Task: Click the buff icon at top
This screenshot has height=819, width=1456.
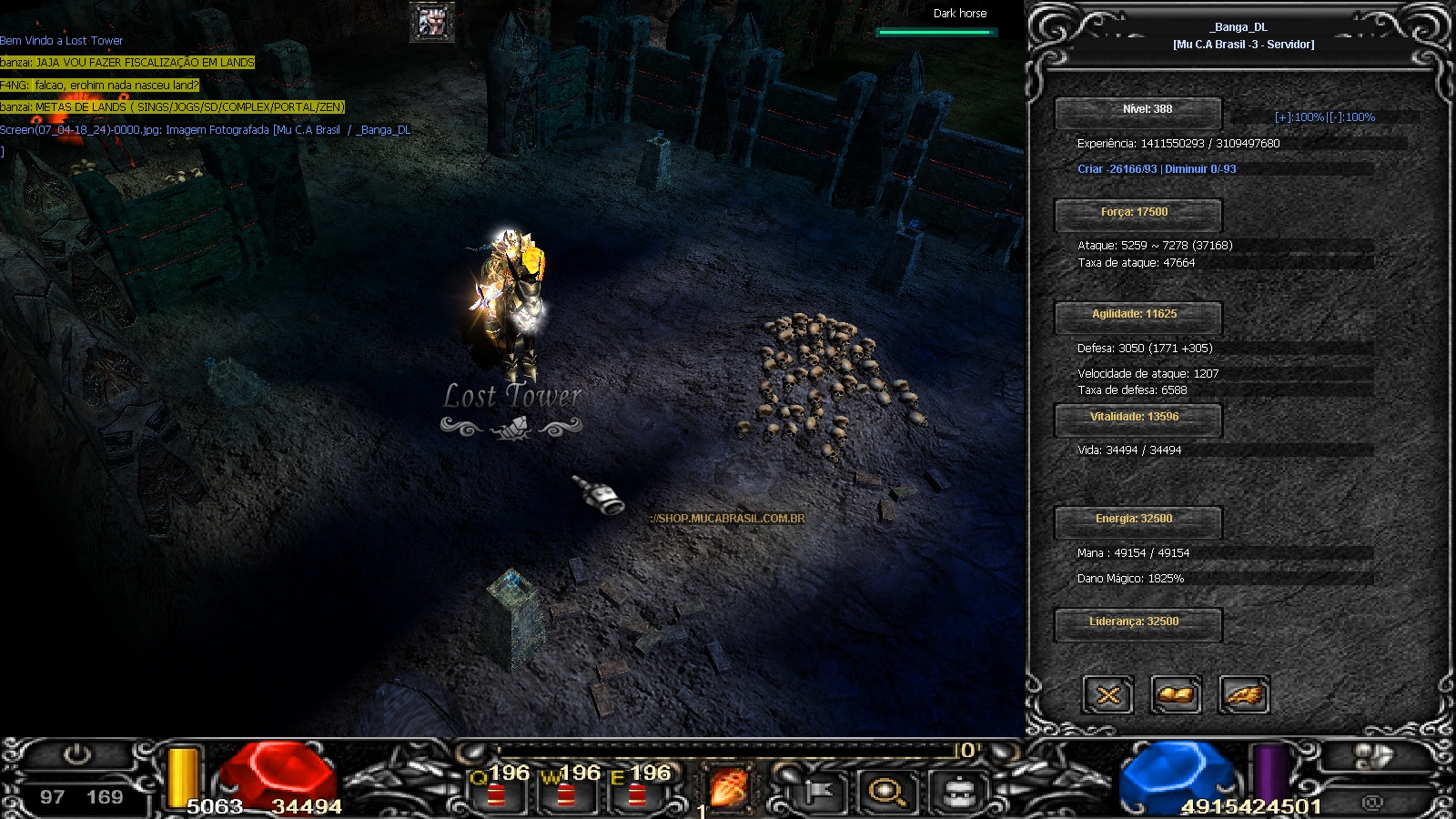Action: tap(431, 21)
